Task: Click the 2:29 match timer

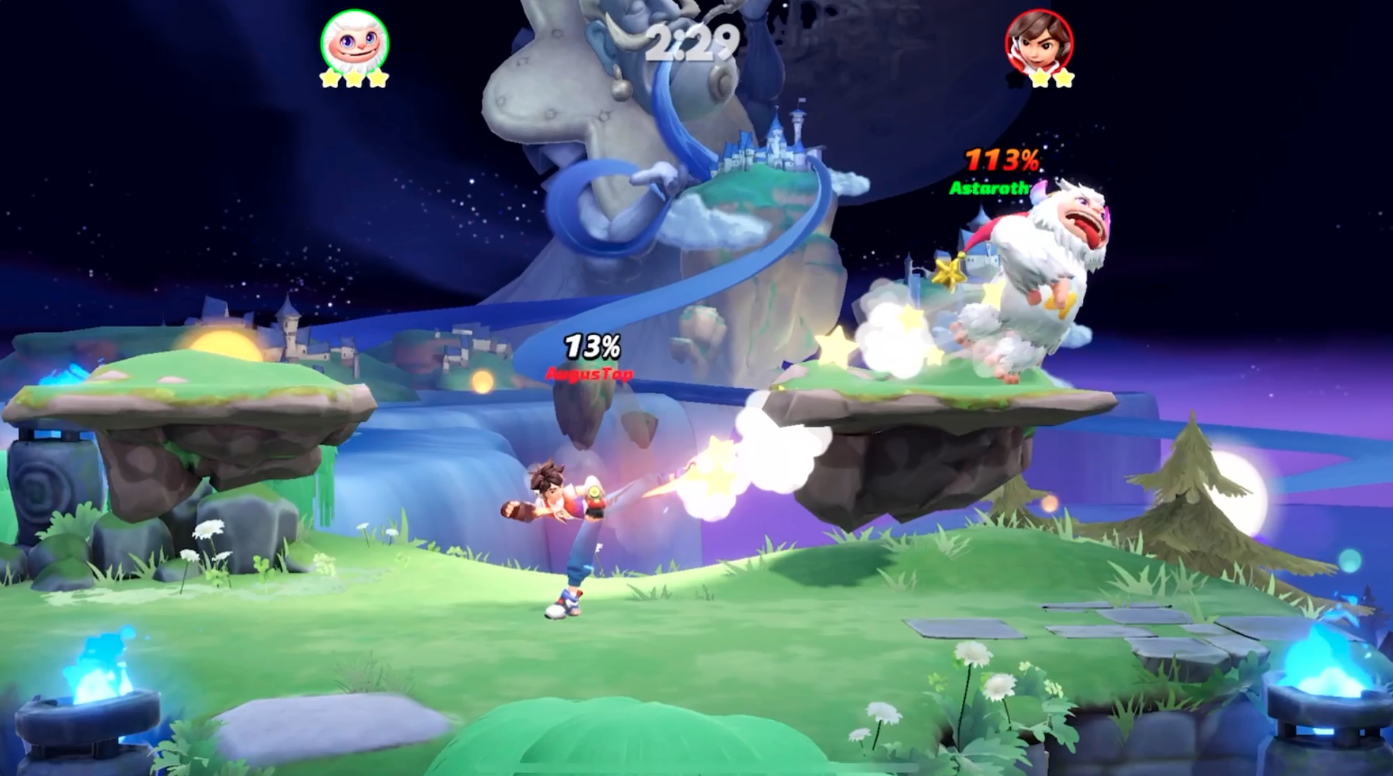Action: point(694,43)
